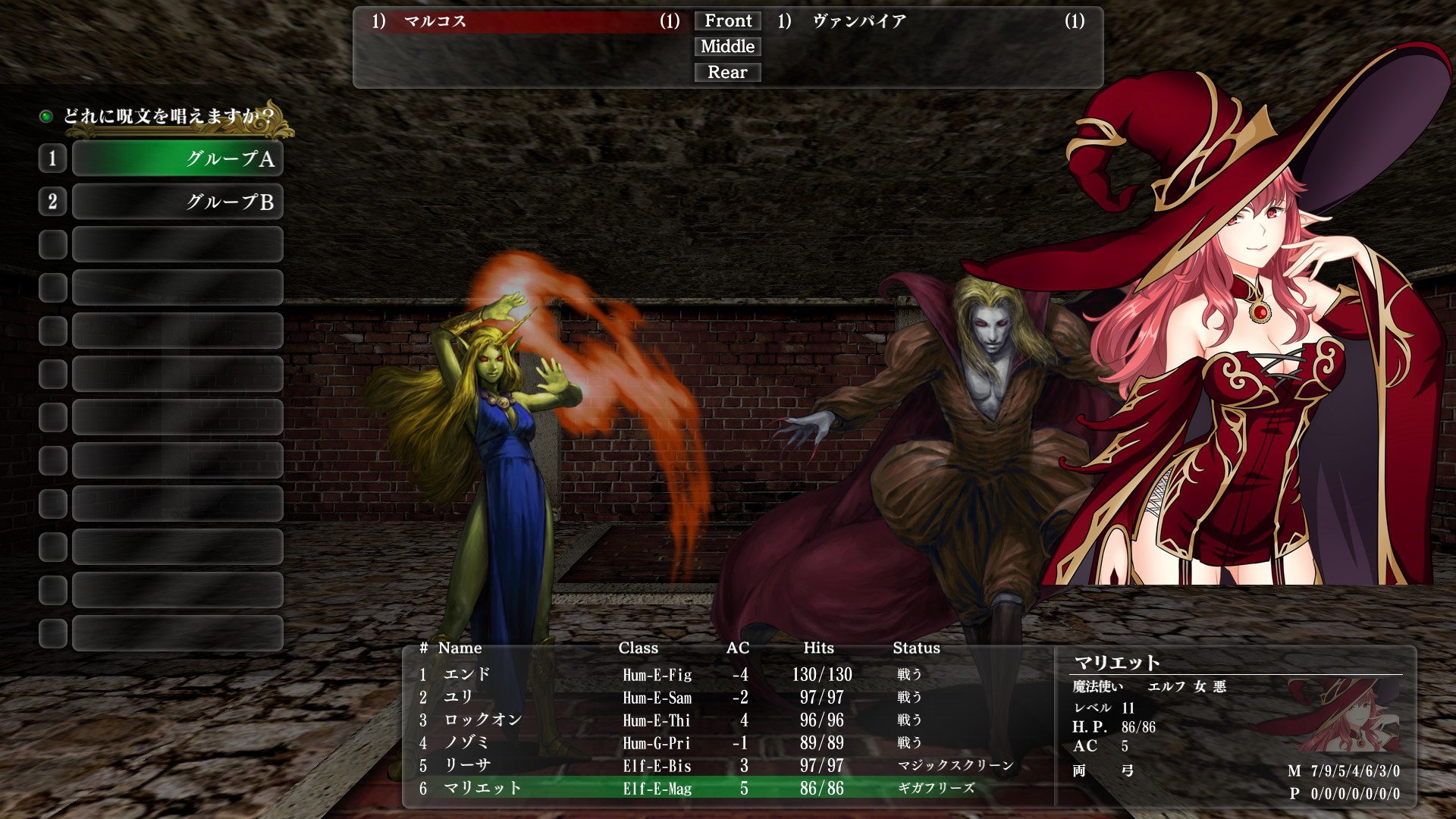Click マリエット's small portrait thumbnail
The height and width of the screenshot is (819, 1456).
[1344, 717]
